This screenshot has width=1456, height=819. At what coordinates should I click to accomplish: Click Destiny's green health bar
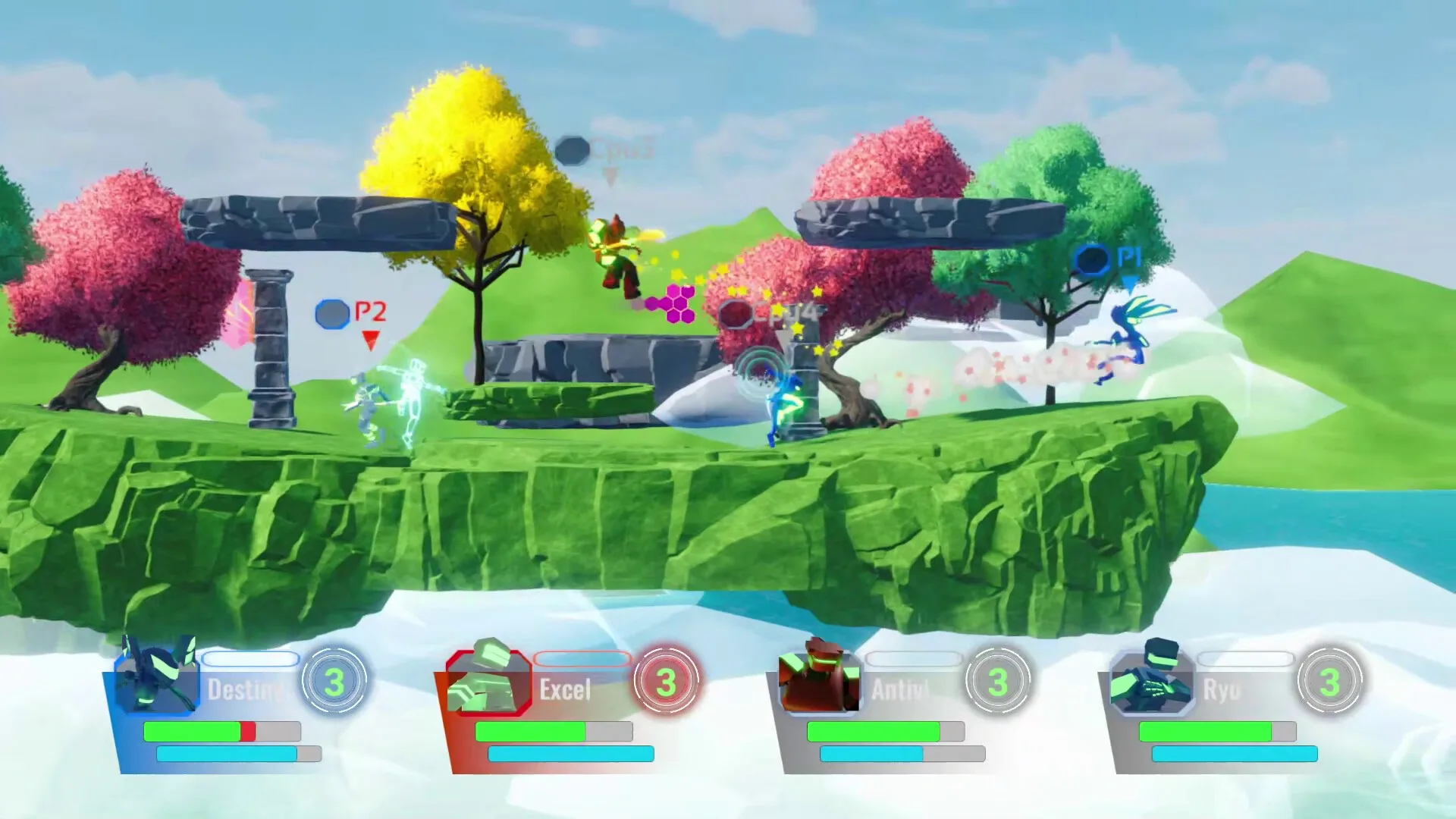(x=193, y=733)
